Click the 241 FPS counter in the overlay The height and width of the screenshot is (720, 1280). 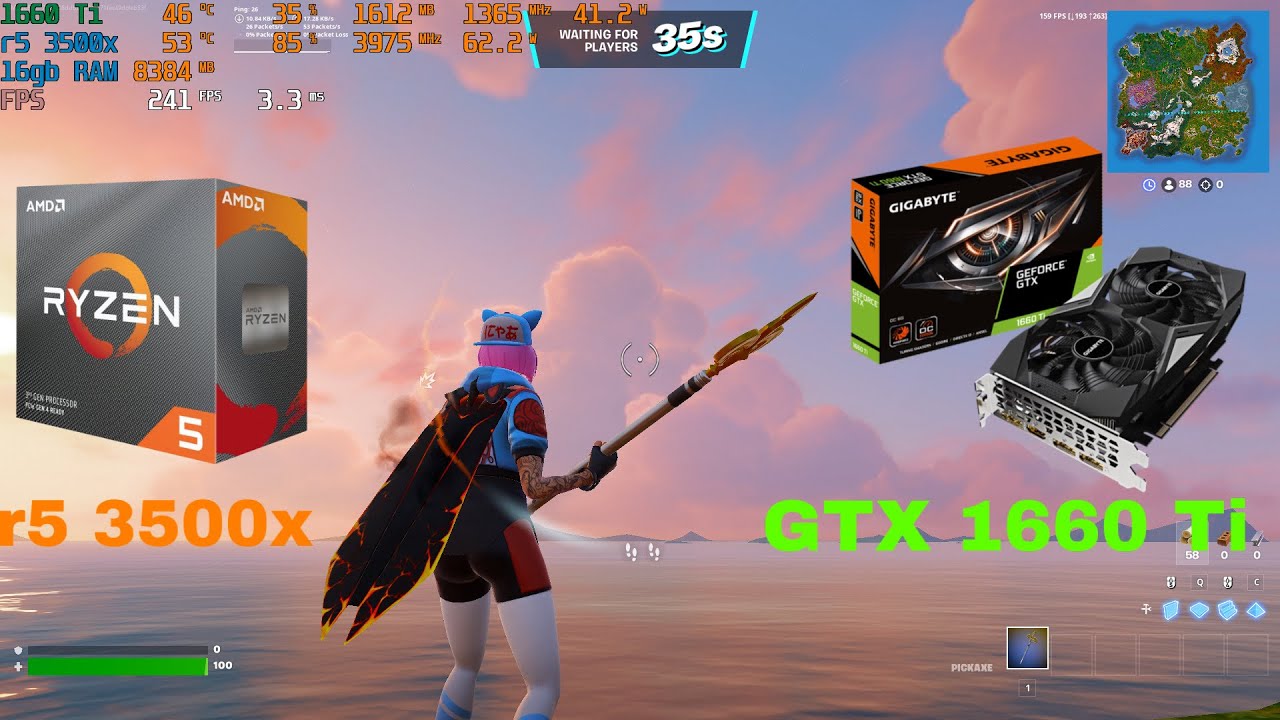point(172,97)
